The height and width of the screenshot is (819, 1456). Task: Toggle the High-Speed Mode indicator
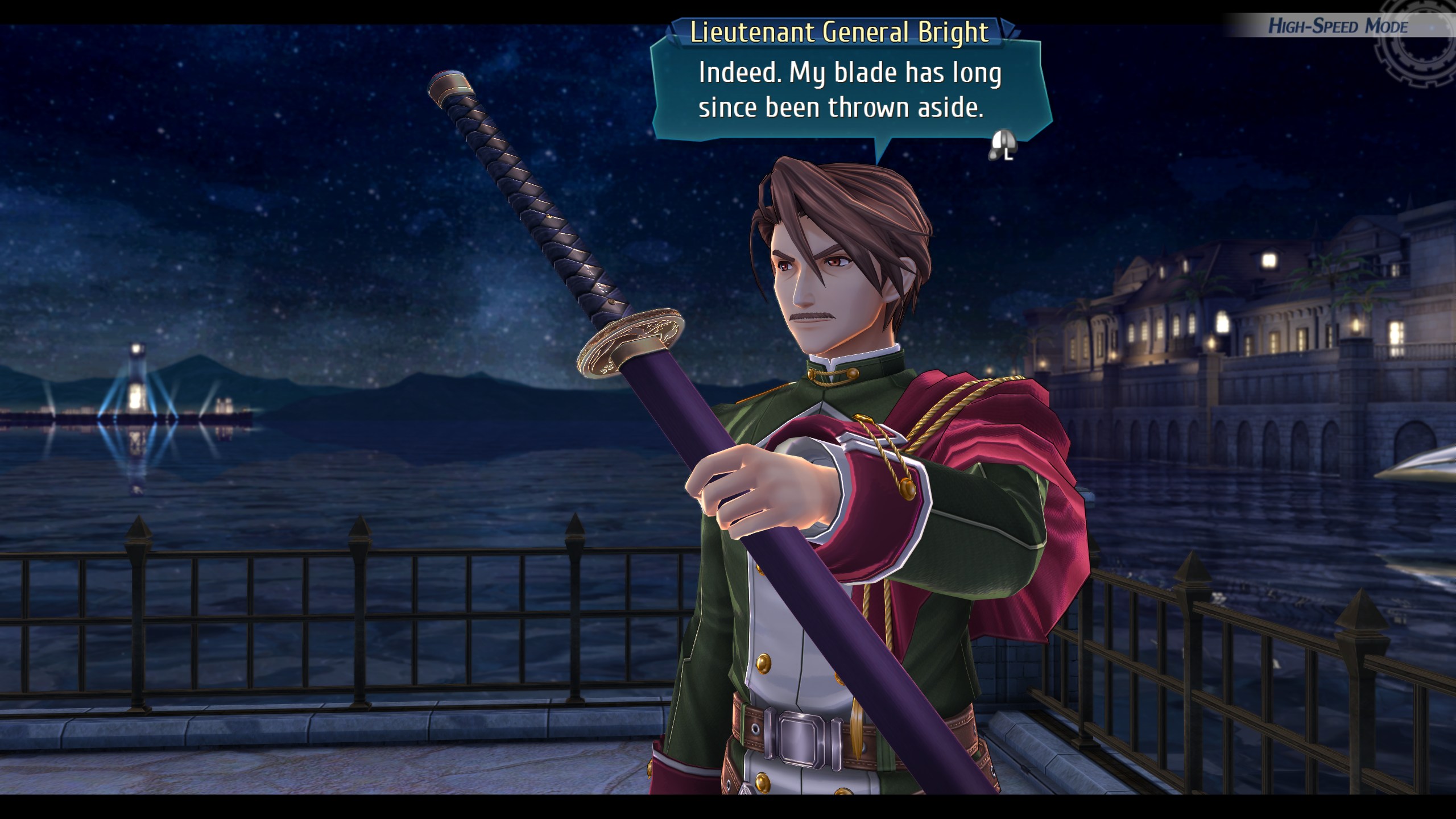(1338, 26)
